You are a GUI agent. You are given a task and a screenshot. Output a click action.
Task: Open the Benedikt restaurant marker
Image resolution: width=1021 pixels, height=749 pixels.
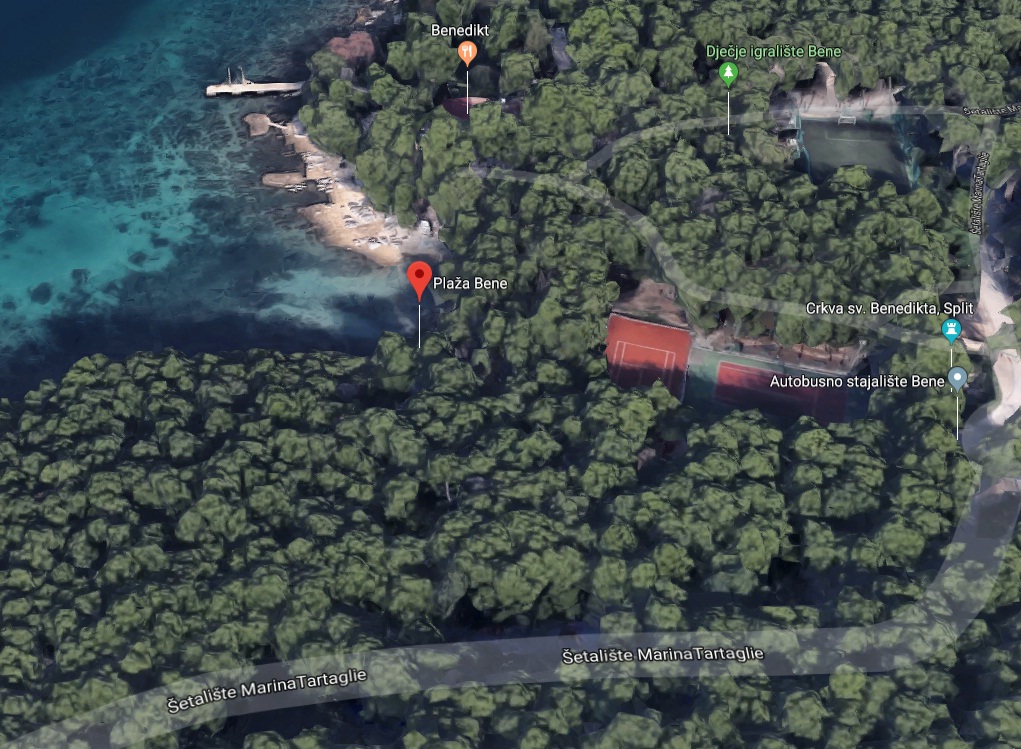coord(467,52)
